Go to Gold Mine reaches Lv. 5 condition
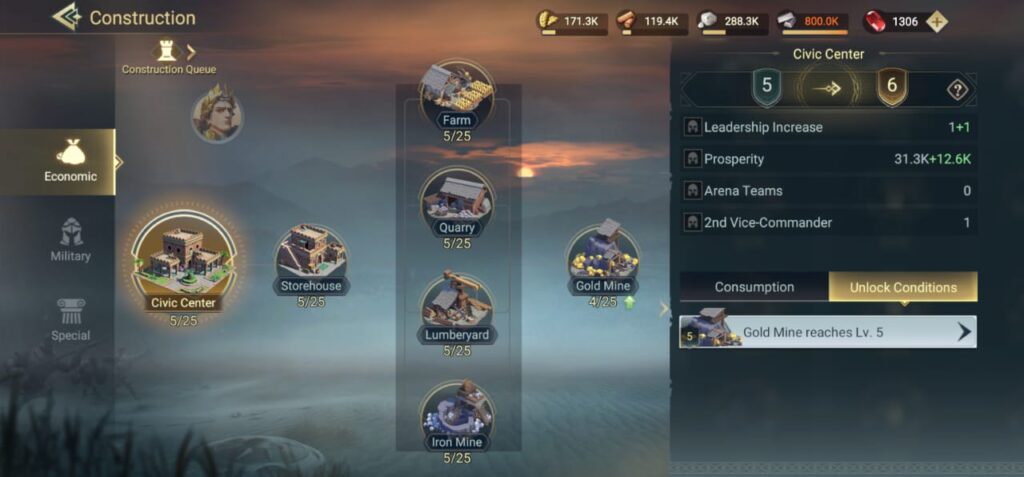1024x477 pixels. 828,332
